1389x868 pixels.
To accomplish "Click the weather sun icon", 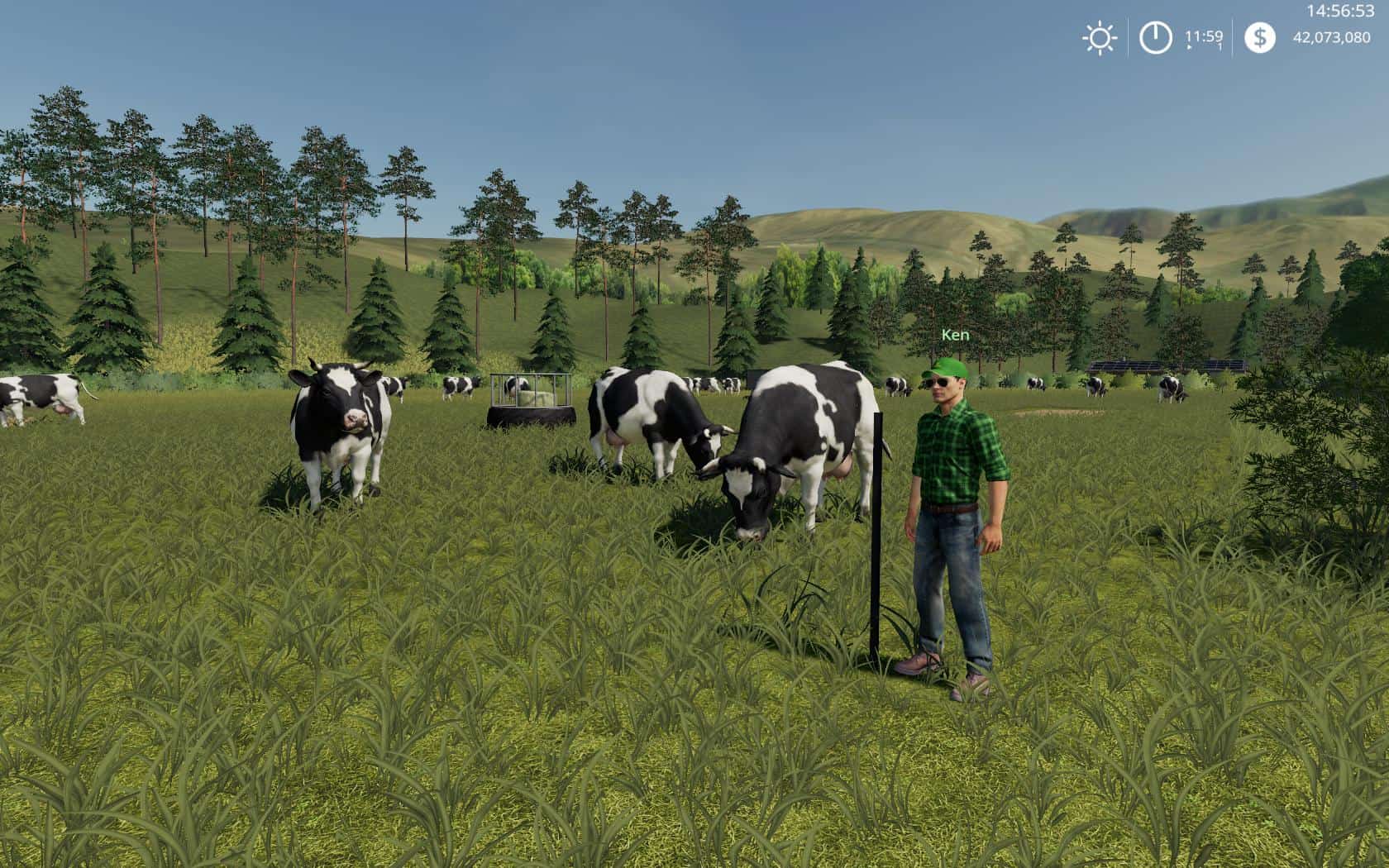I will pyautogui.click(x=1100, y=37).
